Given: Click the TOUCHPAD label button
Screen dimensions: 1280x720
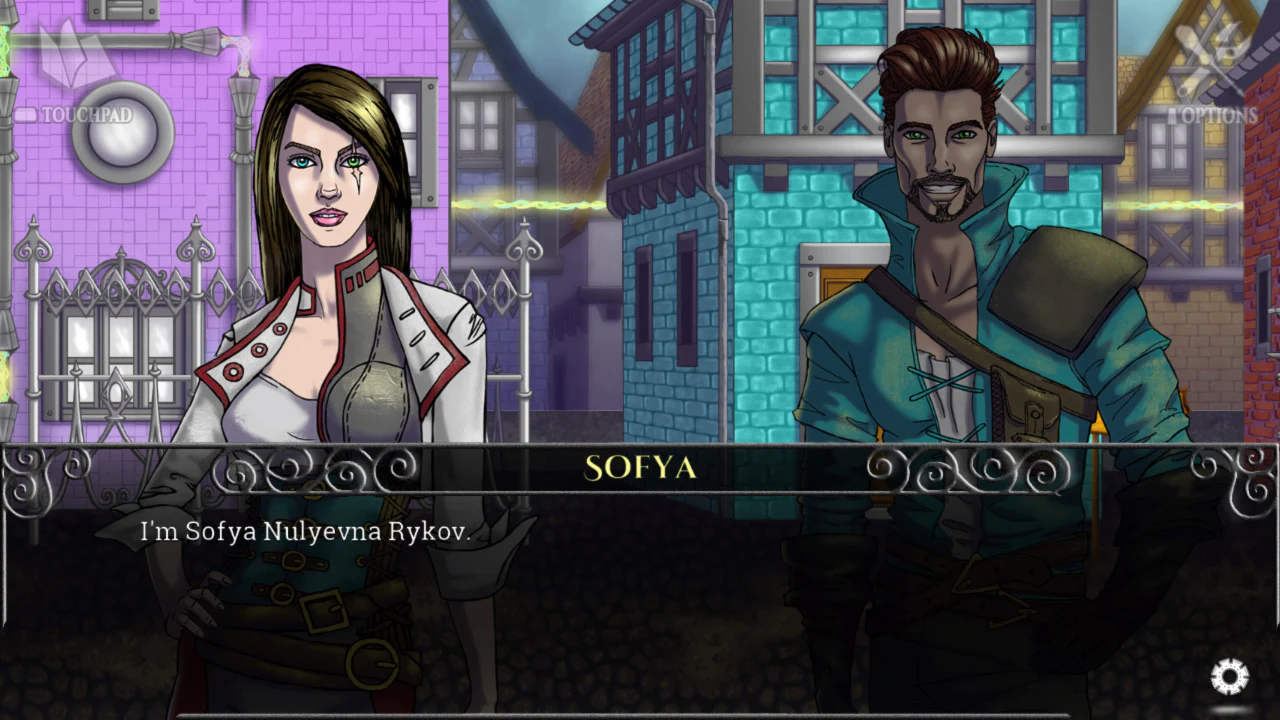Looking at the screenshot, I should click(x=86, y=113).
